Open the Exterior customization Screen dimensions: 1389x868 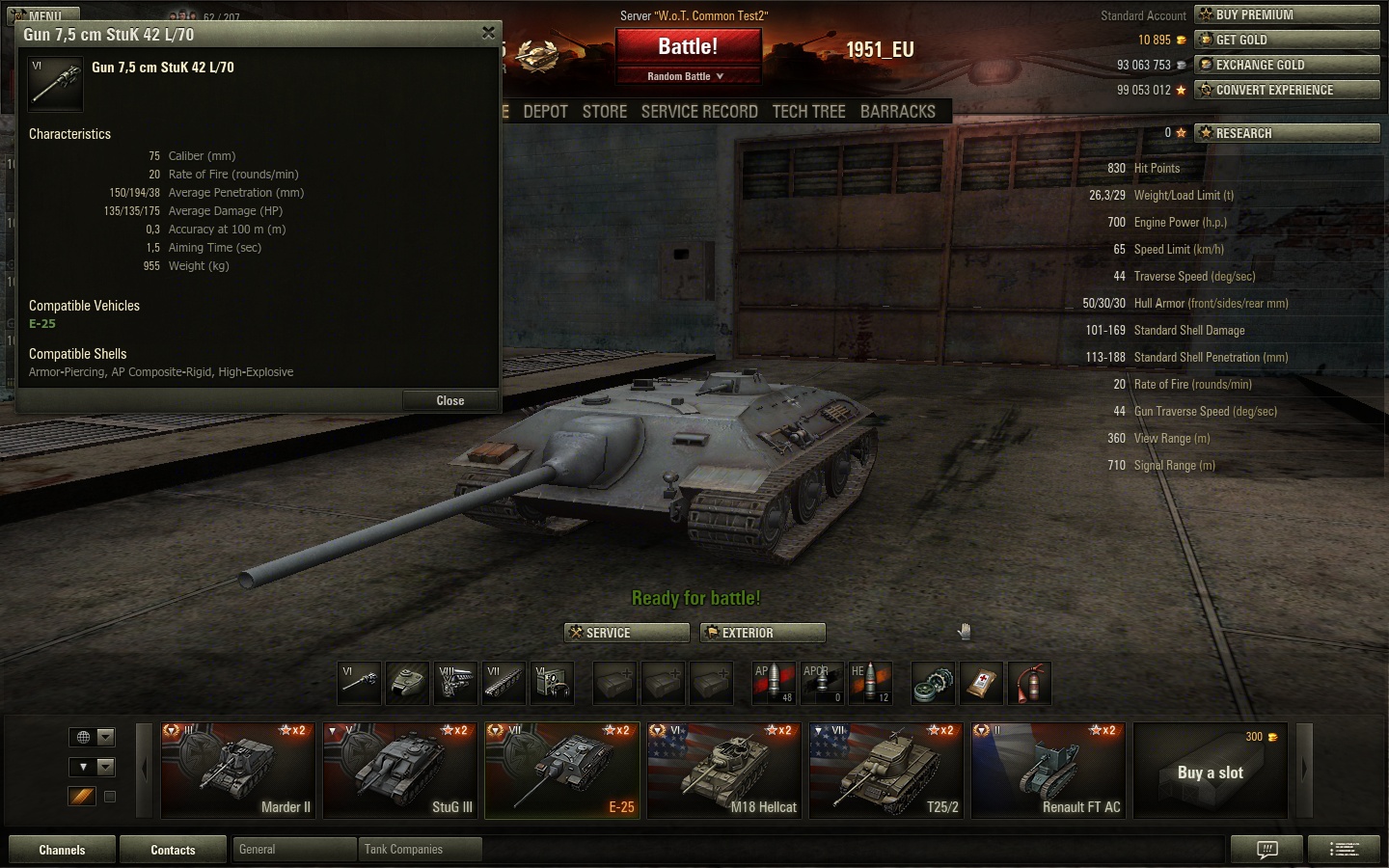(x=762, y=633)
